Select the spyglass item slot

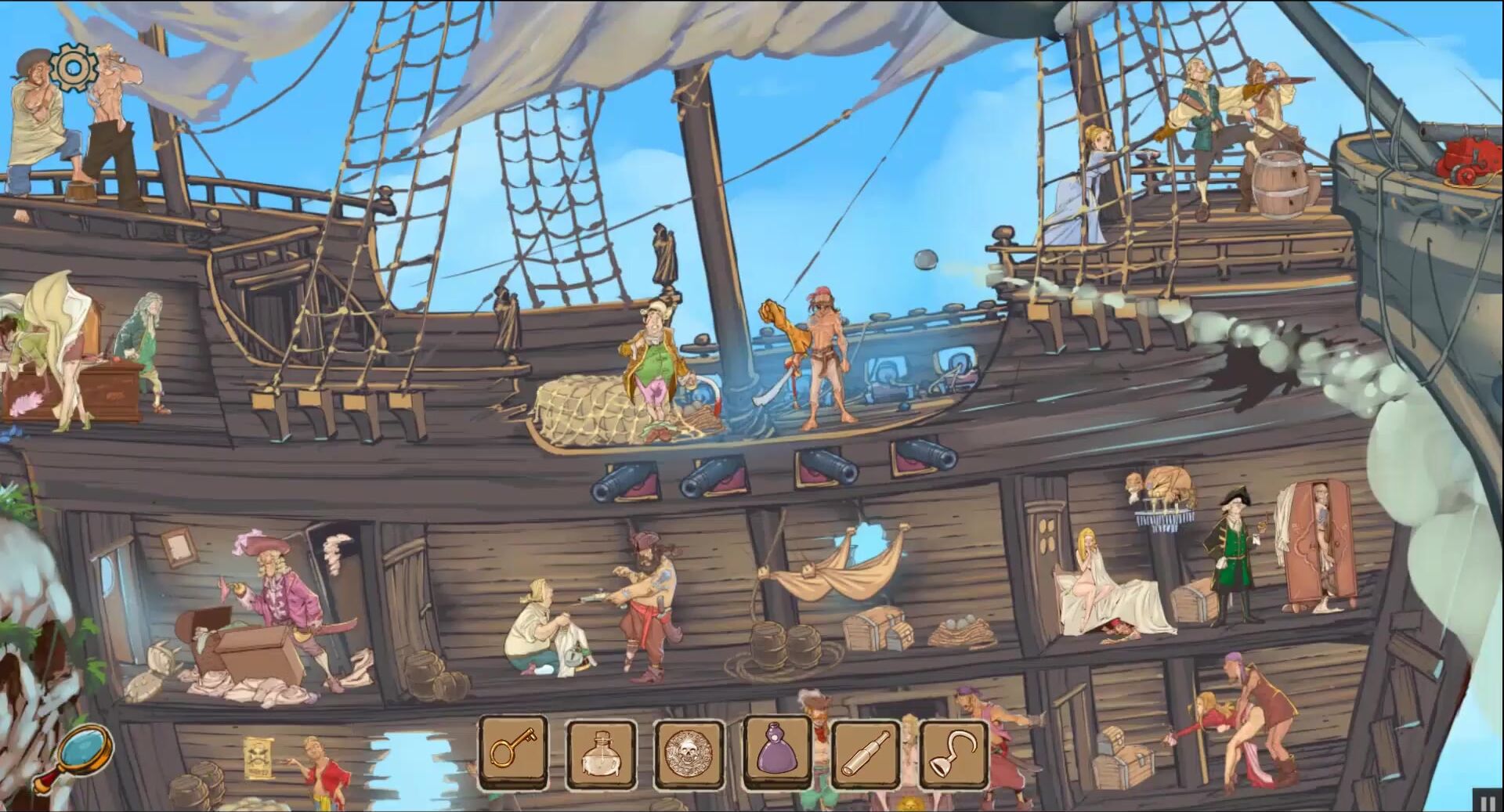tap(866, 753)
